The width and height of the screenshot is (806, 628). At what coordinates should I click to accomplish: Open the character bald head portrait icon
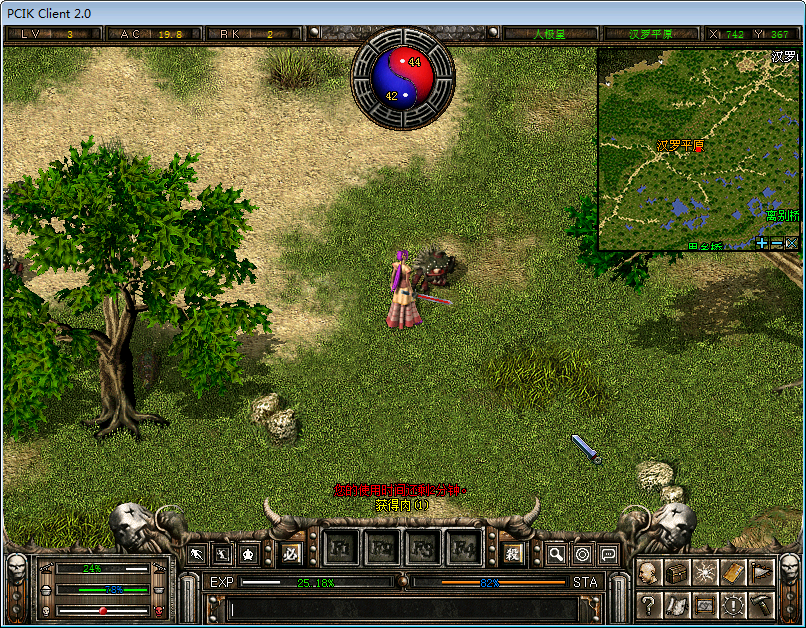tap(649, 573)
